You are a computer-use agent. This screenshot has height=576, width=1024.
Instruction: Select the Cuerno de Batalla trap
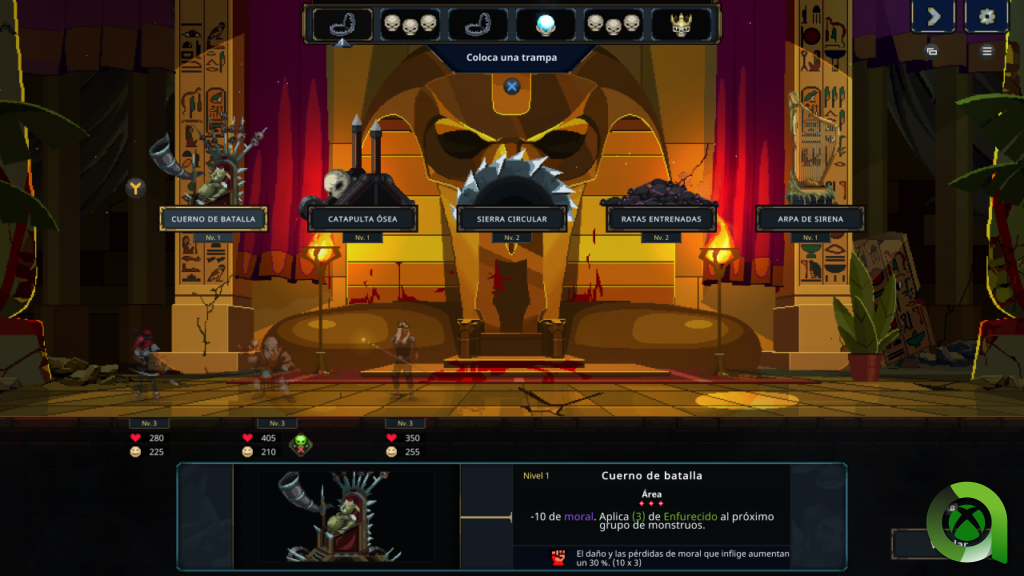tap(213, 218)
